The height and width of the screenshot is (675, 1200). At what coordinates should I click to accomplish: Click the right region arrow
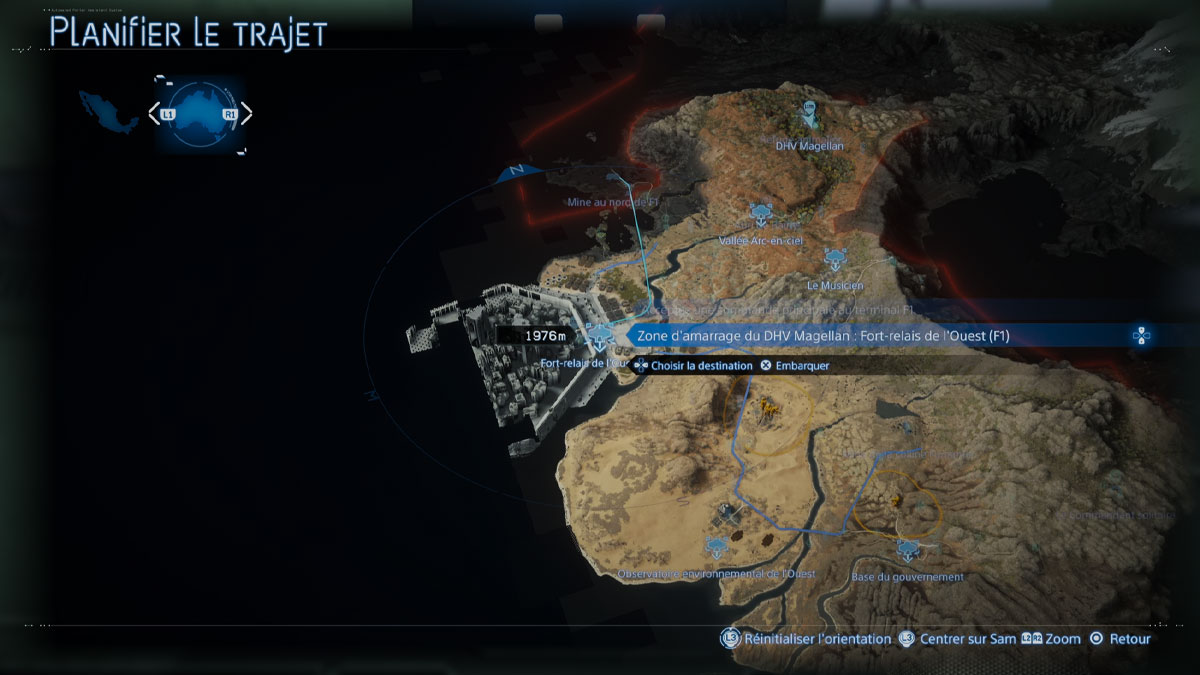click(x=246, y=114)
